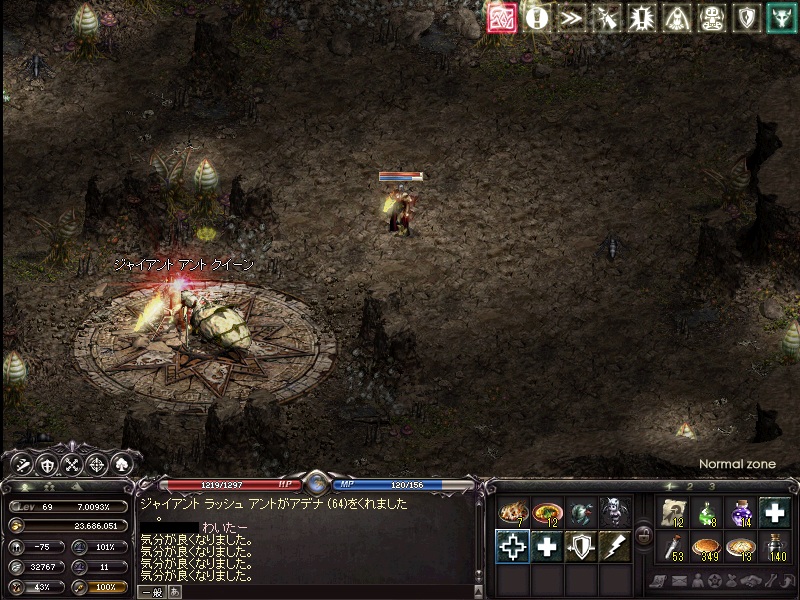Cast the lightning bolt skill
Screen dimensions: 800x600
[615, 547]
